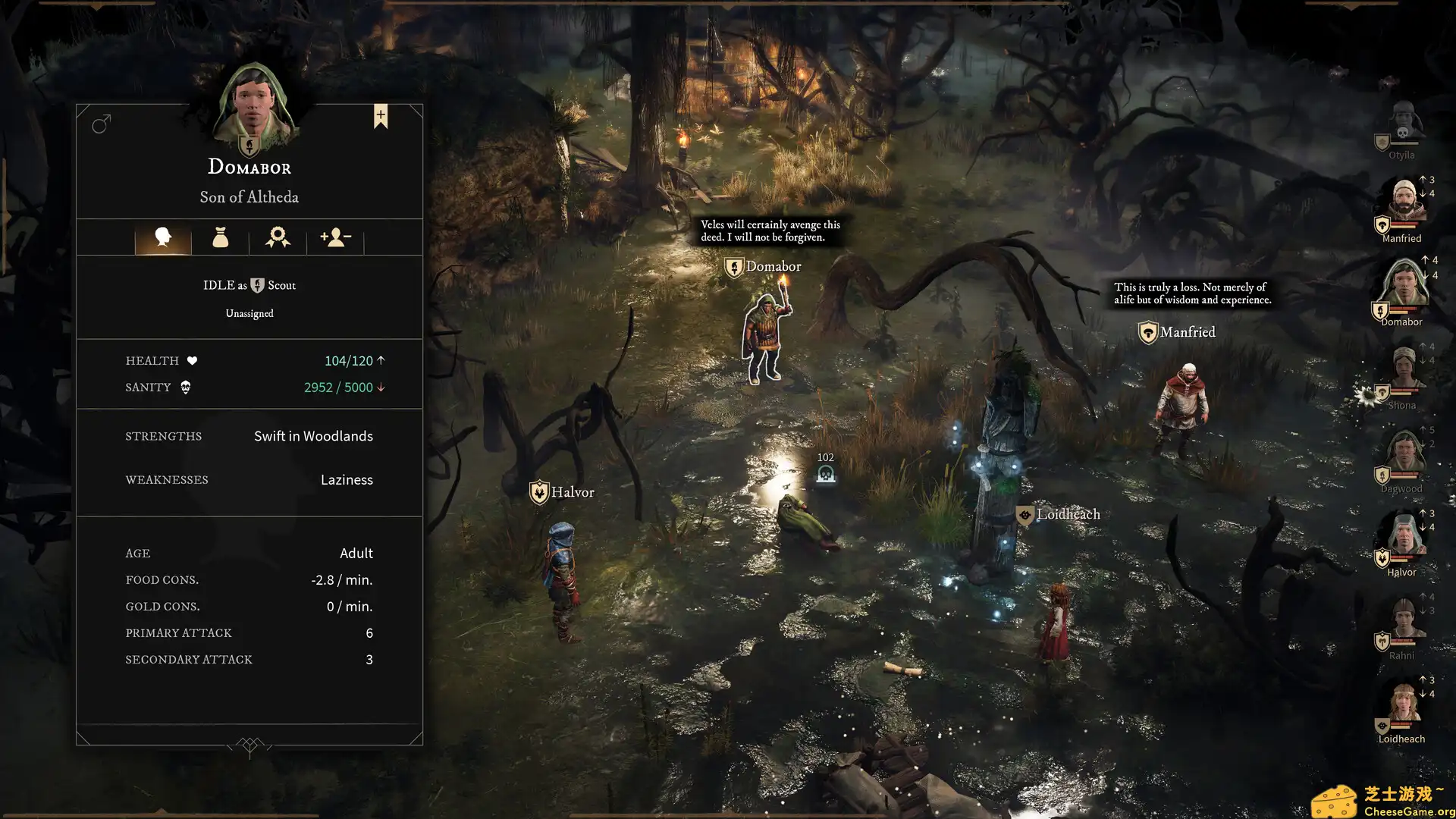Choose Domabor's portrait in roster
Screen dimensions: 1456x819
[x=1404, y=287]
